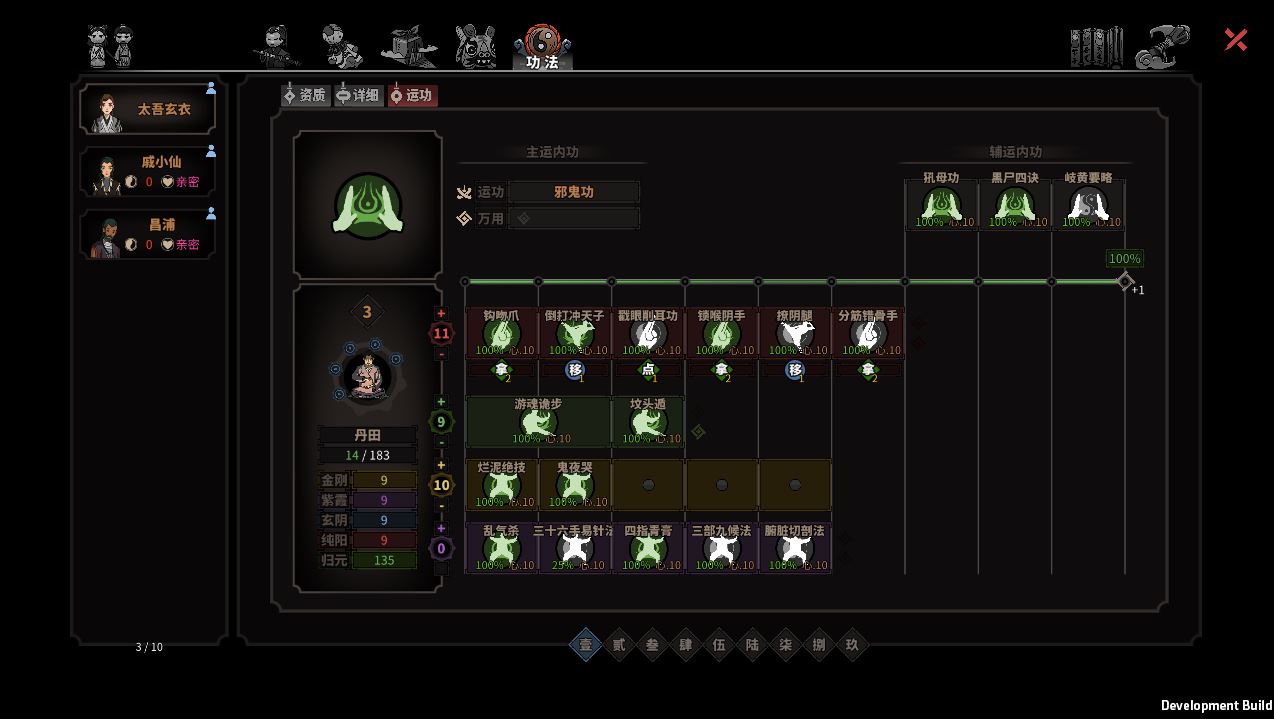Click the 邪鬼功 main inner art field
This screenshot has height=719, width=1274.
[x=573, y=192]
